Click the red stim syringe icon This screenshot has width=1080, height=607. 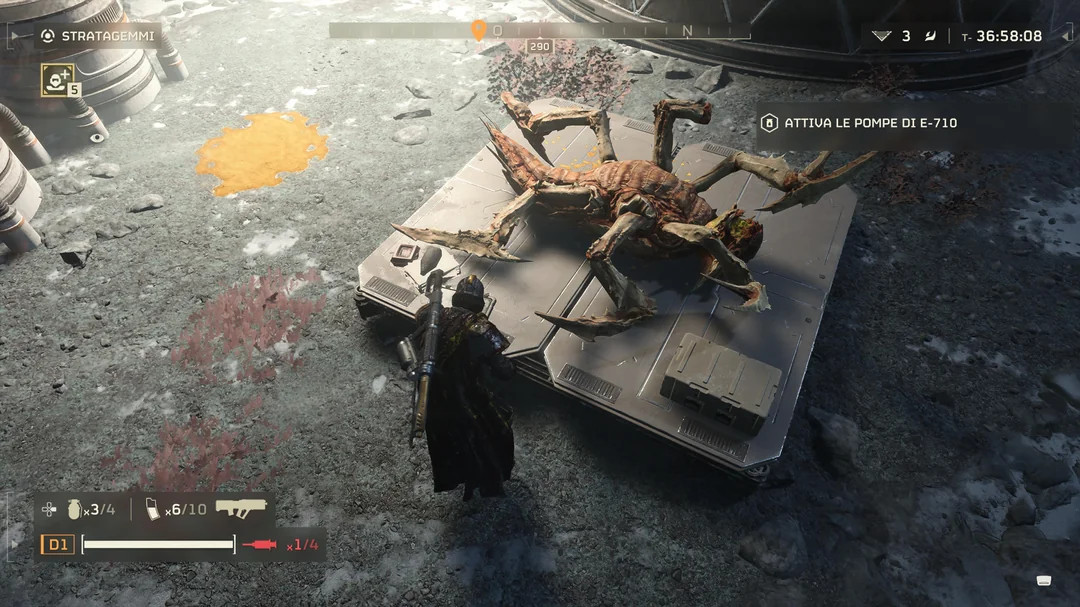coord(259,545)
